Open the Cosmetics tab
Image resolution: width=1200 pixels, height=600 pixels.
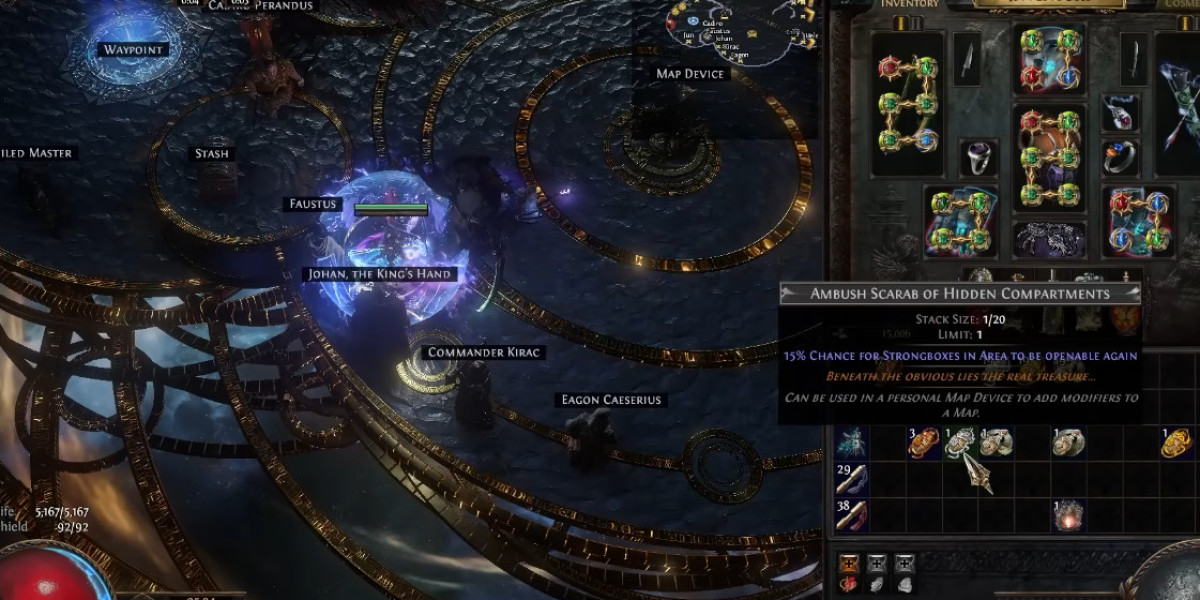pos(1178,4)
